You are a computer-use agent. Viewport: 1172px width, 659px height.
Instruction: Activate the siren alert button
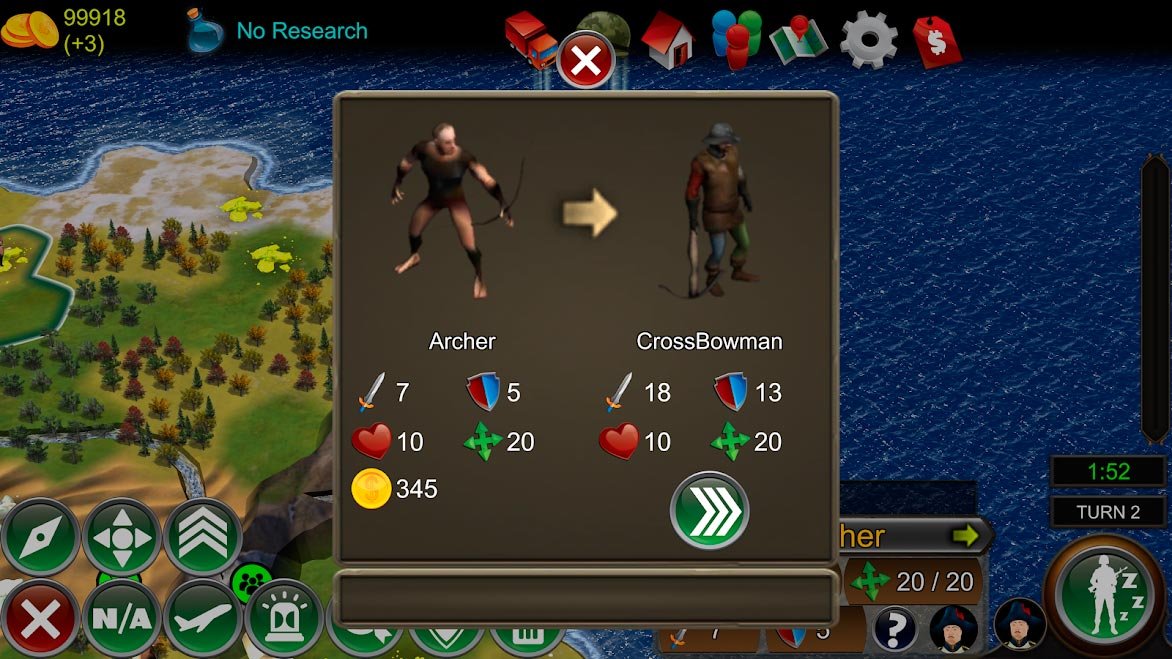tap(284, 619)
